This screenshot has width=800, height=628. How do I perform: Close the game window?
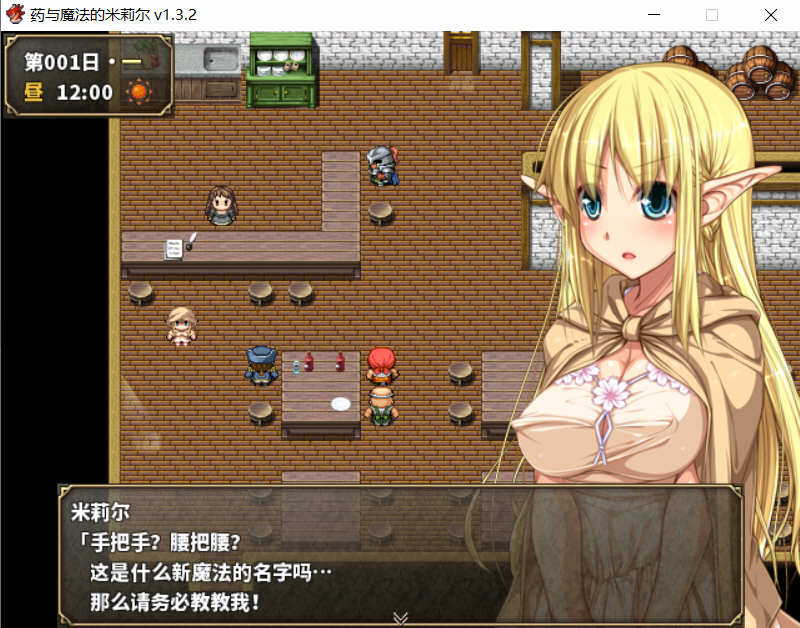coord(770,15)
